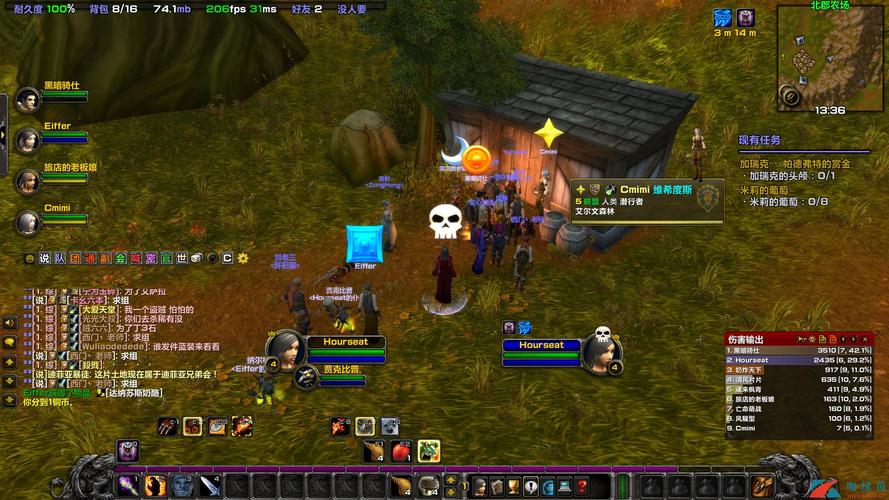Select the skull-marked target portrait
The width and height of the screenshot is (889, 500).
click(x=601, y=350)
